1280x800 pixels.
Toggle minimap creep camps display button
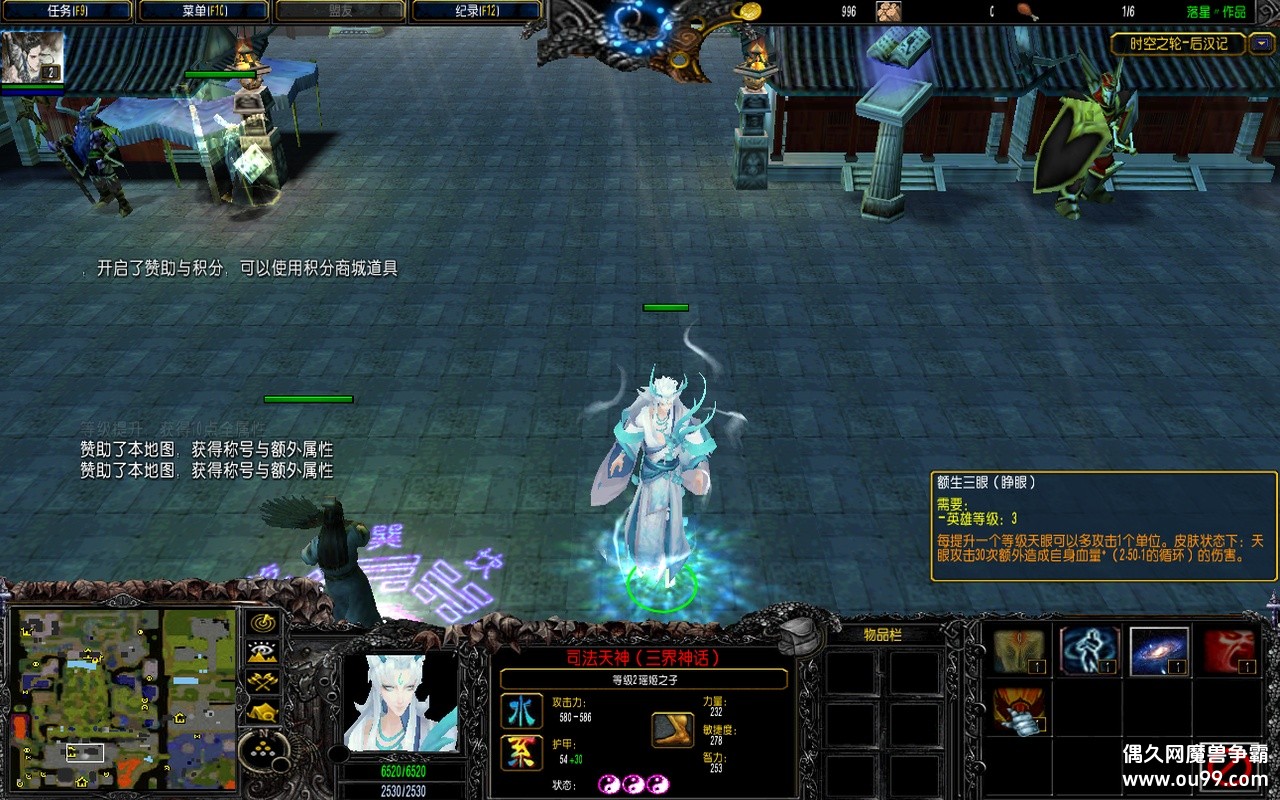(x=263, y=712)
